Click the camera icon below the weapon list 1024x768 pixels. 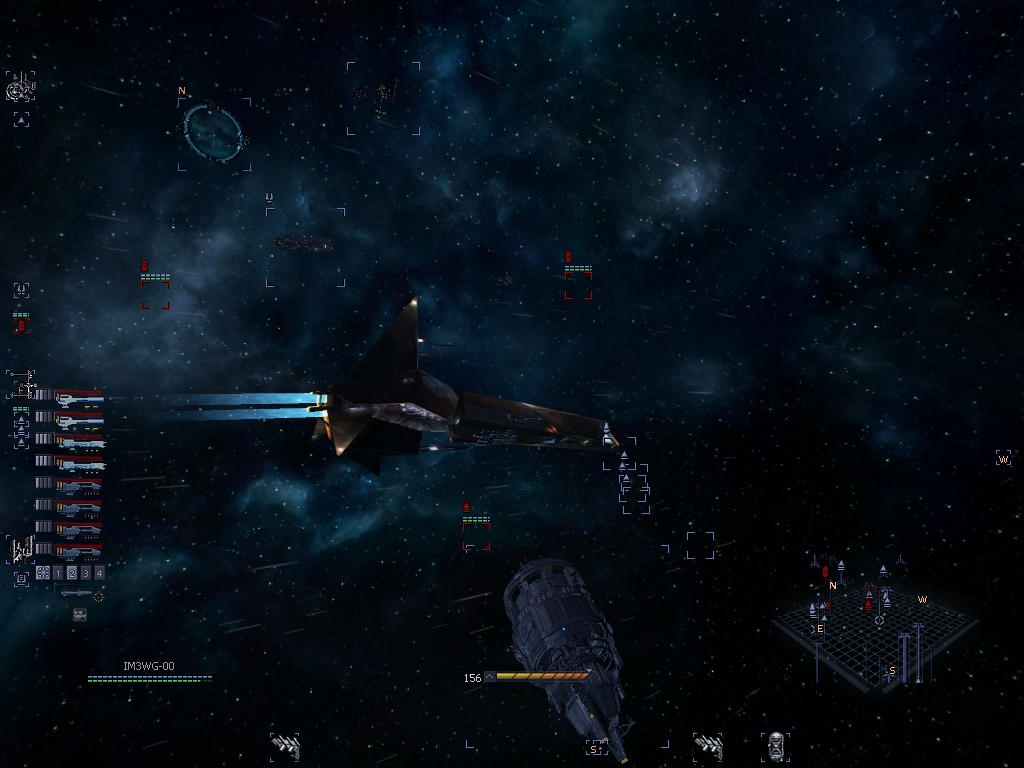pyautogui.click(x=80, y=615)
